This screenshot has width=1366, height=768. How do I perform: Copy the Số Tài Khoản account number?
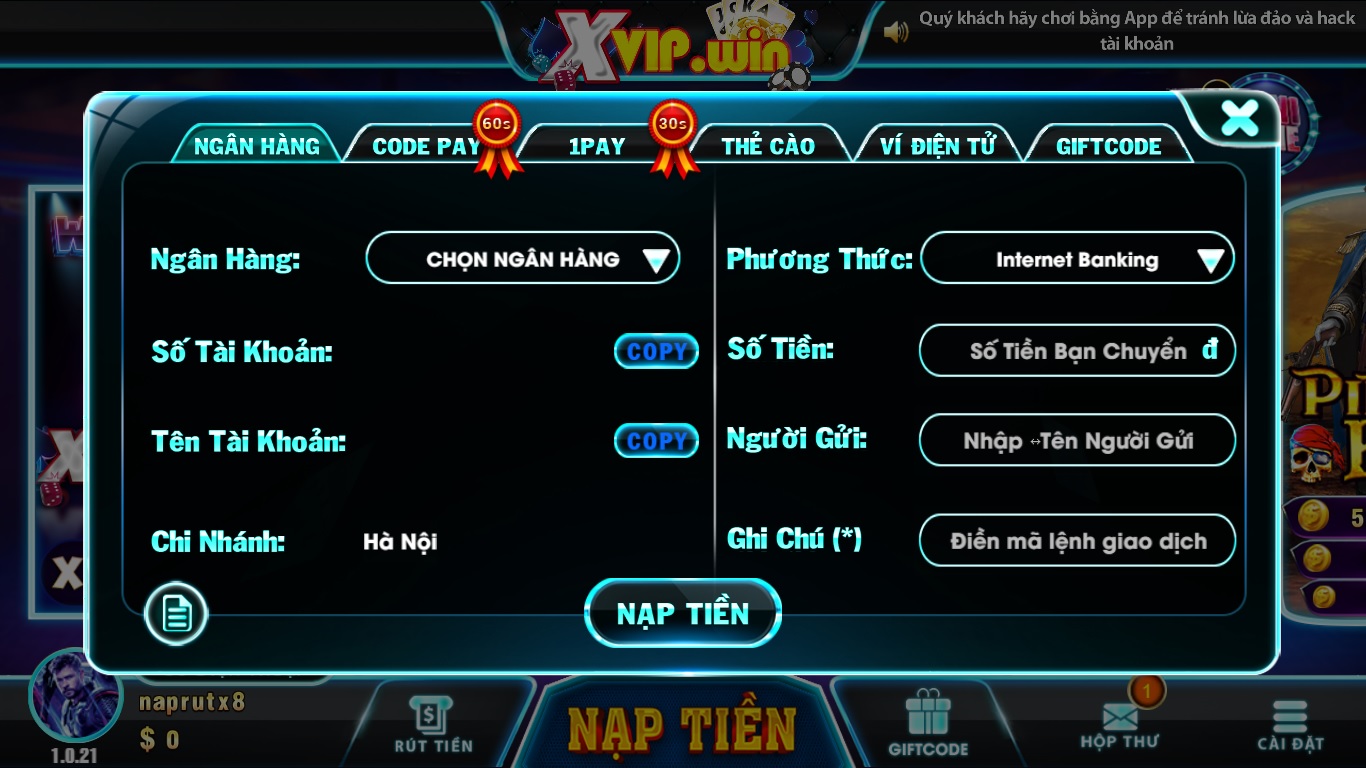coord(656,351)
